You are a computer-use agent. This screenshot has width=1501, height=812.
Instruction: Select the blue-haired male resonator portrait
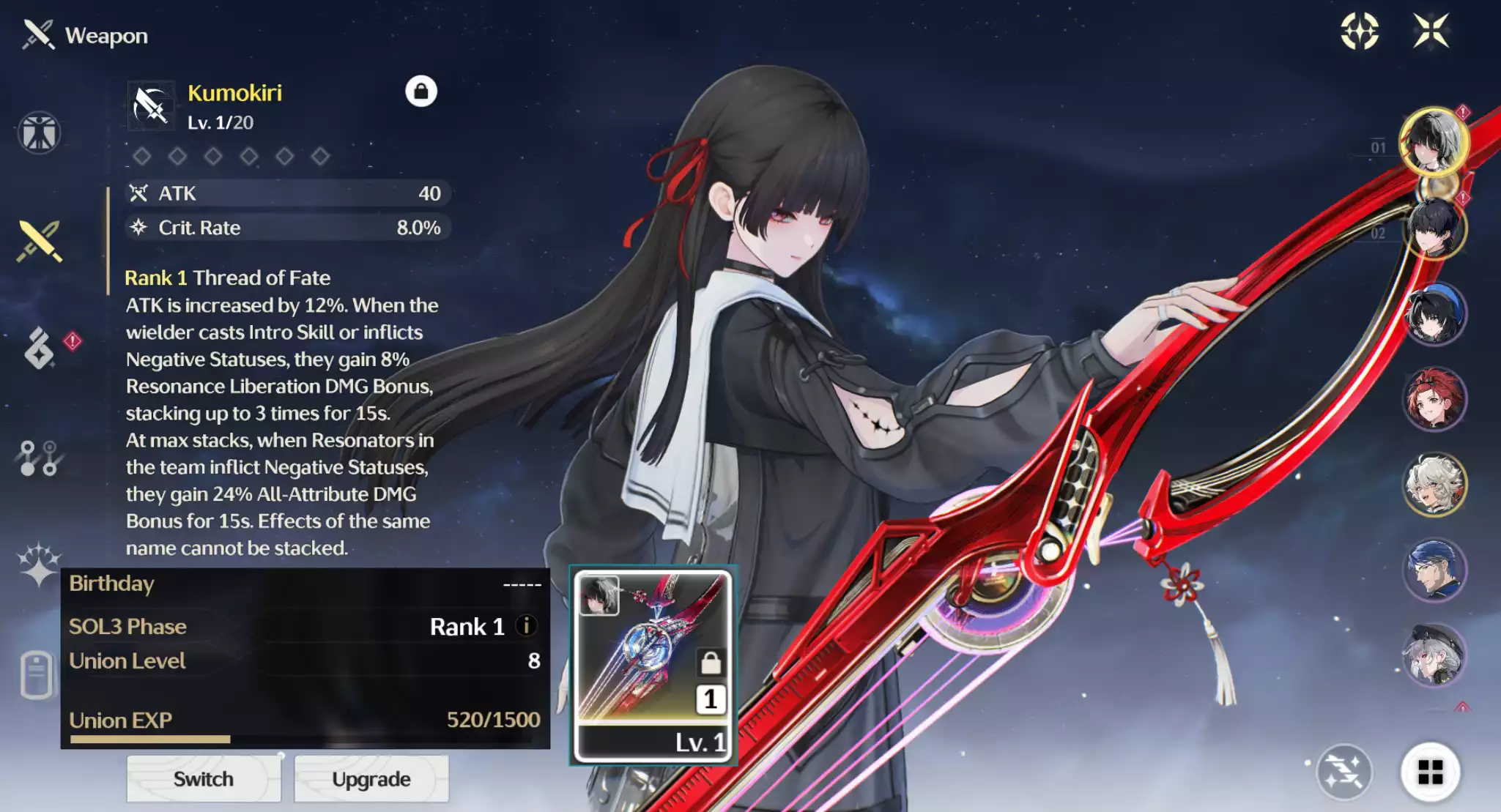tap(1433, 570)
